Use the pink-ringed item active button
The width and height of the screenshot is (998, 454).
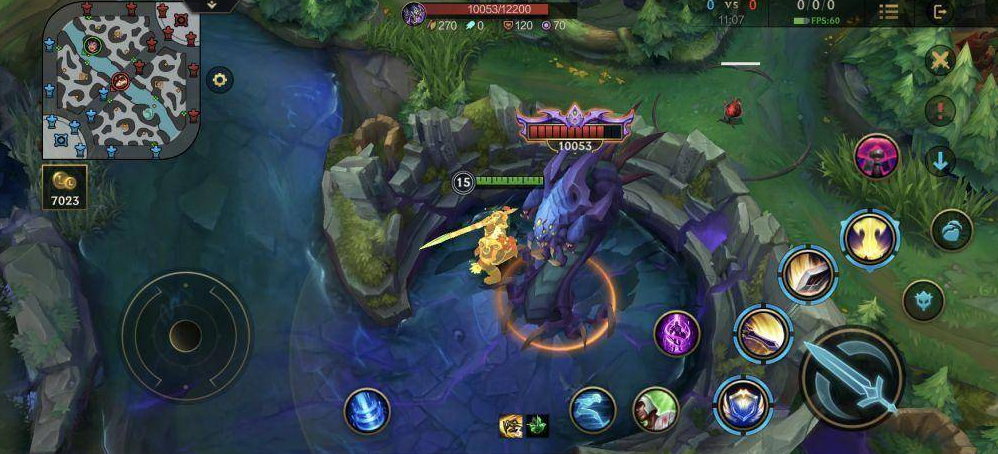[877, 156]
